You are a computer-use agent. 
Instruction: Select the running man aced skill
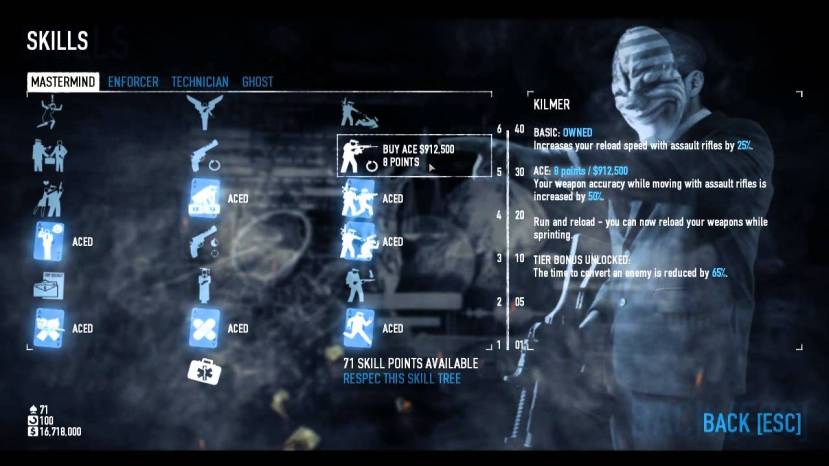(x=359, y=327)
